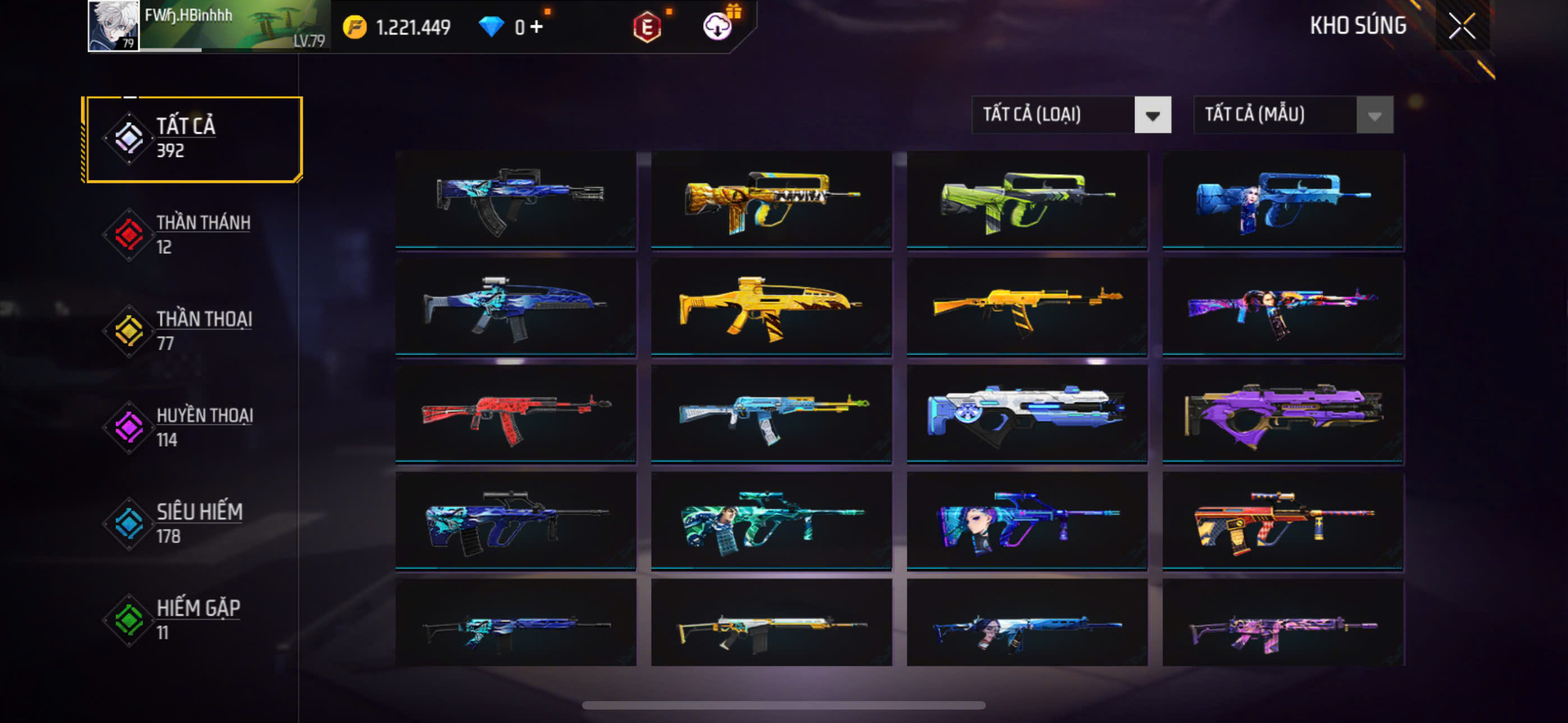The height and width of the screenshot is (723, 1568).
Task: Choose the red AK skin
Action: click(515, 414)
